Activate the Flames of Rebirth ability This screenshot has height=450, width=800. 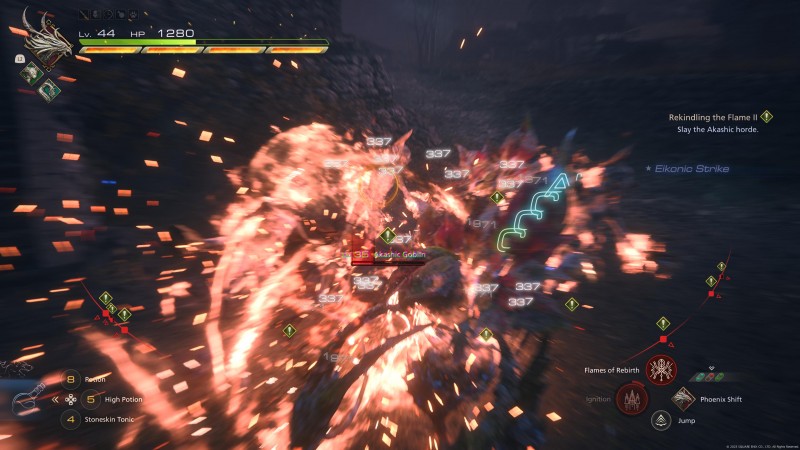click(661, 371)
